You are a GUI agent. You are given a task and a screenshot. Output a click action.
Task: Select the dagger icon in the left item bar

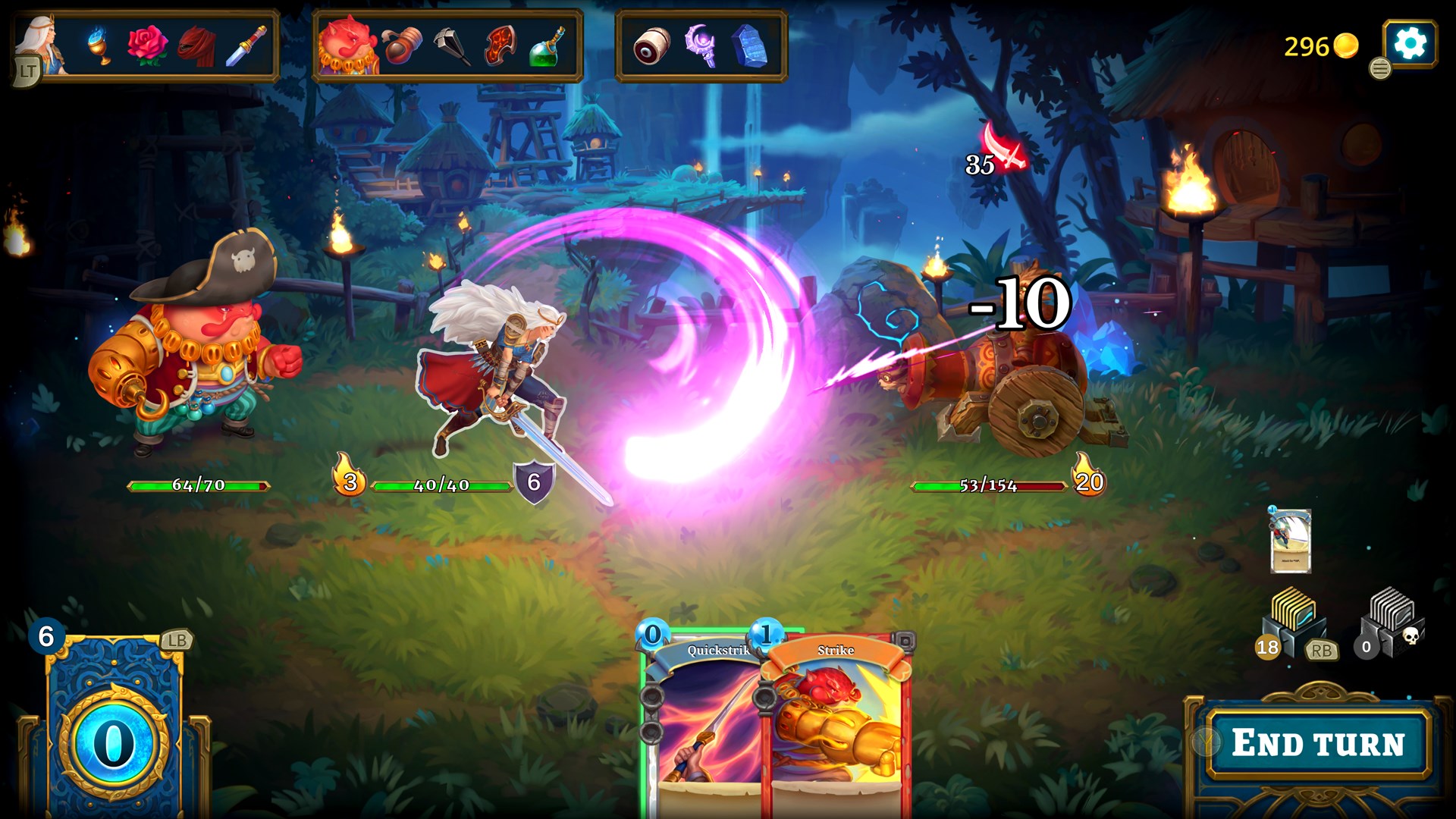[x=246, y=43]
